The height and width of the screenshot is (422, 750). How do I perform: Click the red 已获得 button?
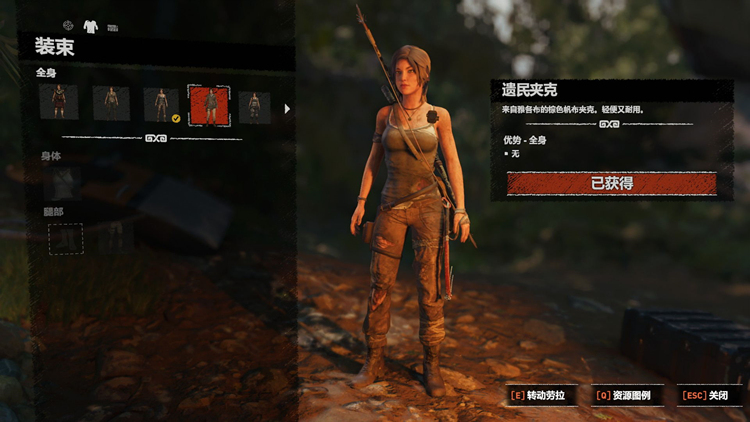(x=612, y=183)
